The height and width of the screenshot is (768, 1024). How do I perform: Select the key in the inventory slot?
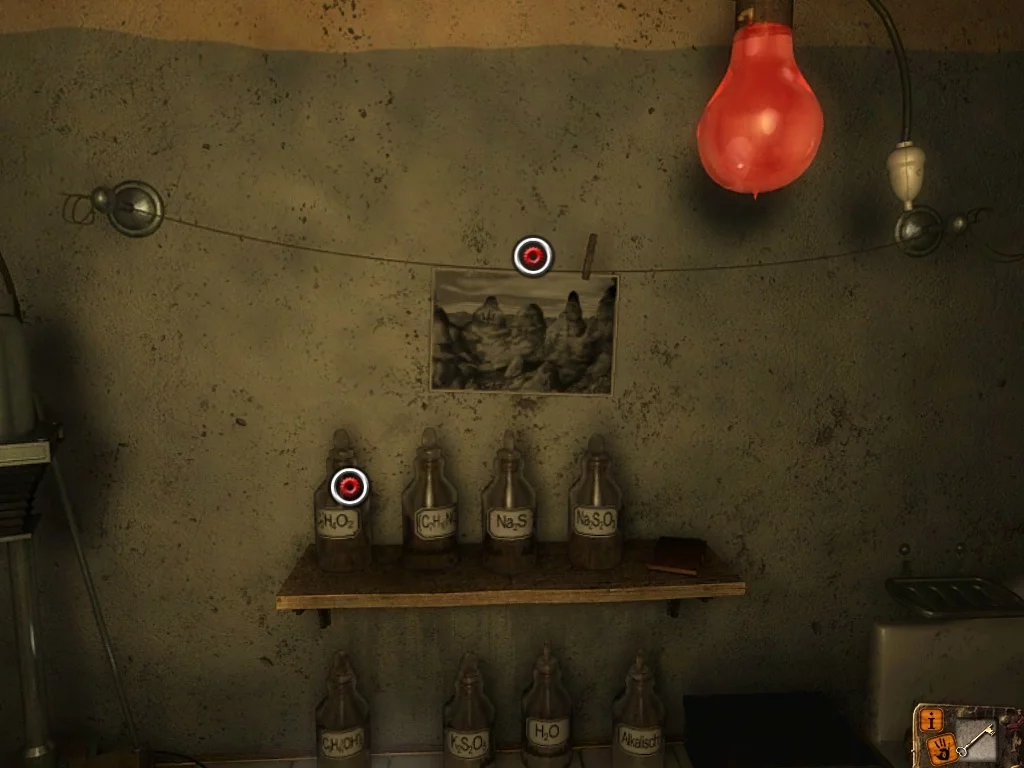pyautogui.click(x=975, y=738)
